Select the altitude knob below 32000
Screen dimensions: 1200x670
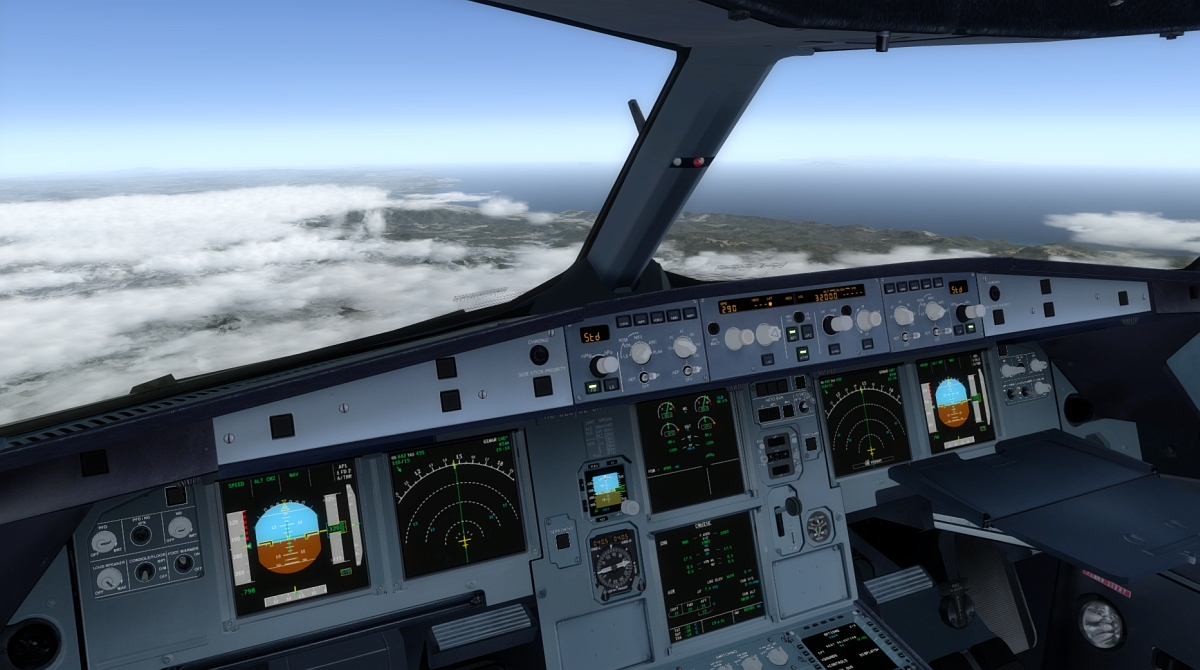click(x=833, y=324)
